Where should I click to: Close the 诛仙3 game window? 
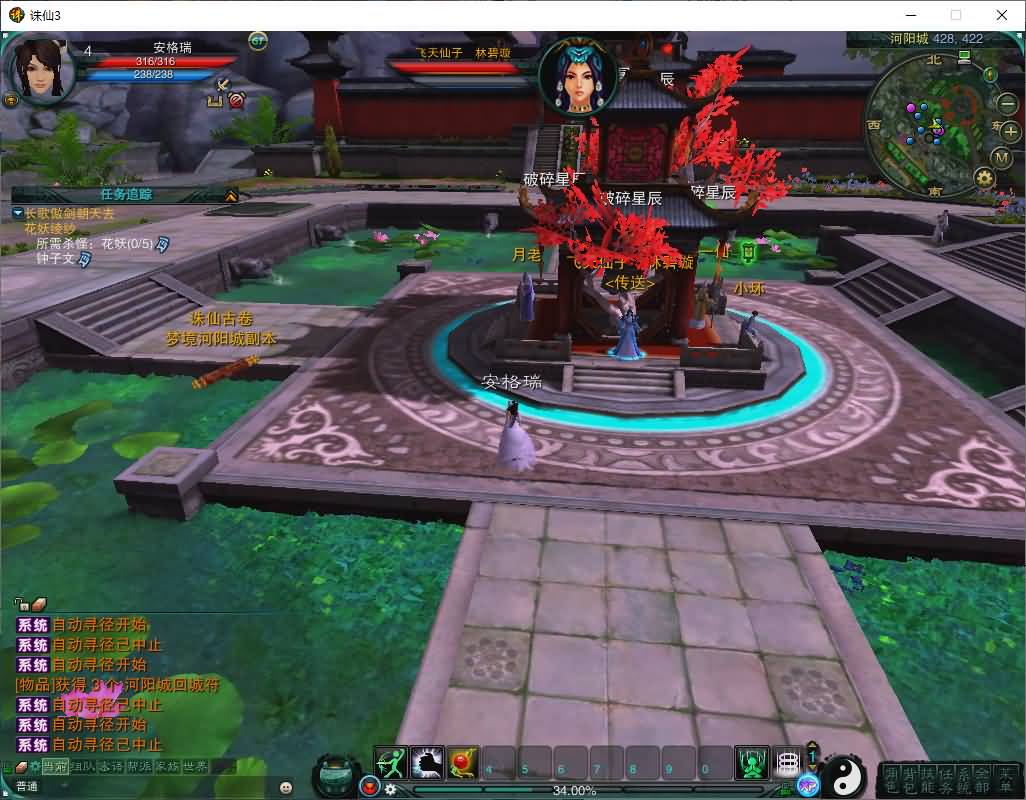1001,15
